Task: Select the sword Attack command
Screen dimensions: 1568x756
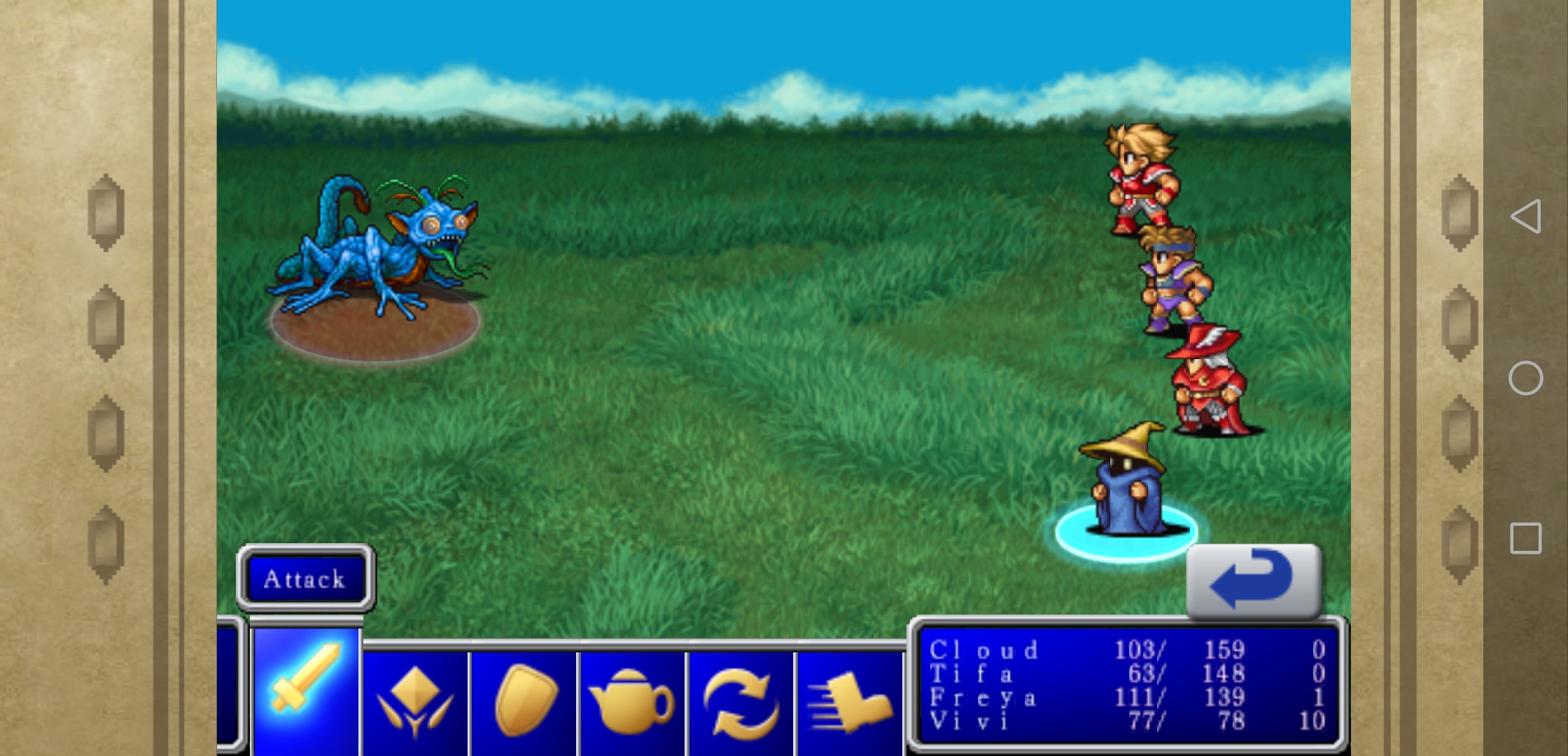Action: [306, 690]
